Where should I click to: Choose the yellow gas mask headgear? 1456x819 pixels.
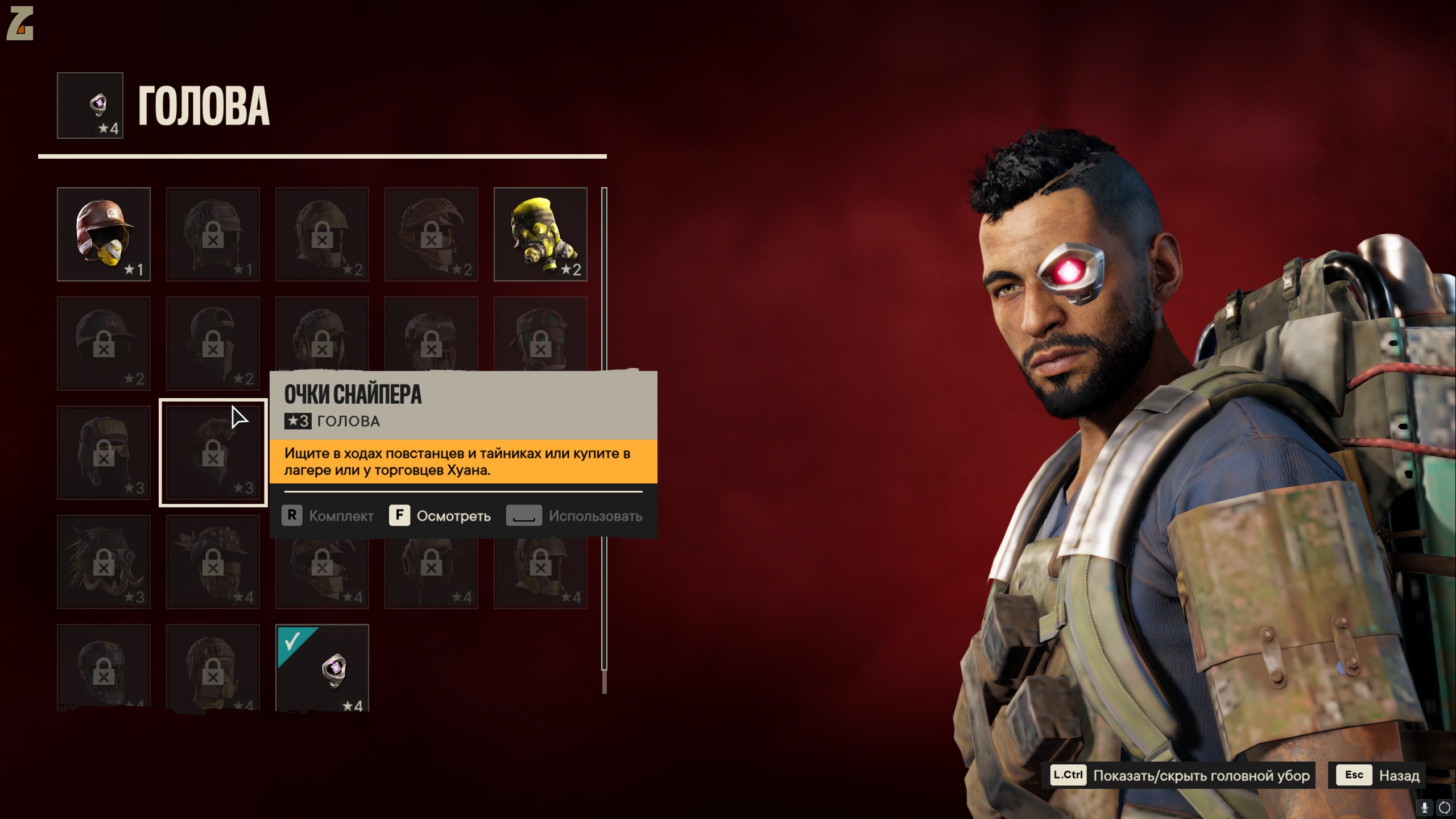pyautogui.click(x=540, y=234)
